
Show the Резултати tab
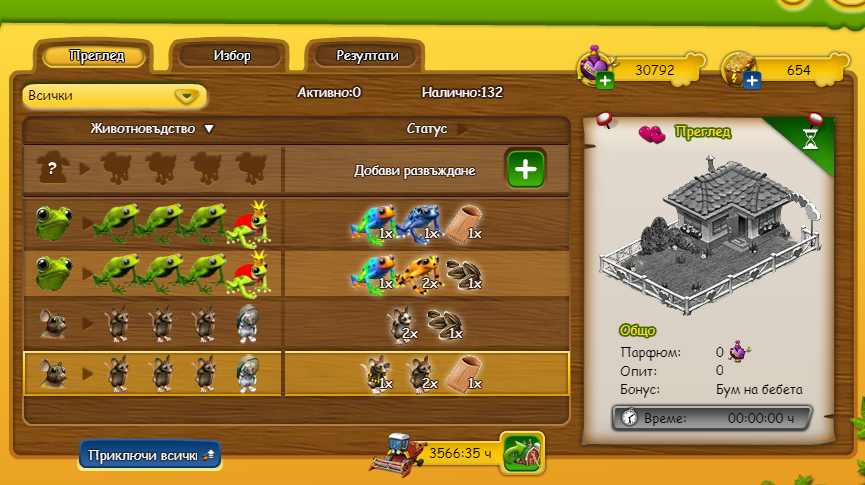coord(367,56)
